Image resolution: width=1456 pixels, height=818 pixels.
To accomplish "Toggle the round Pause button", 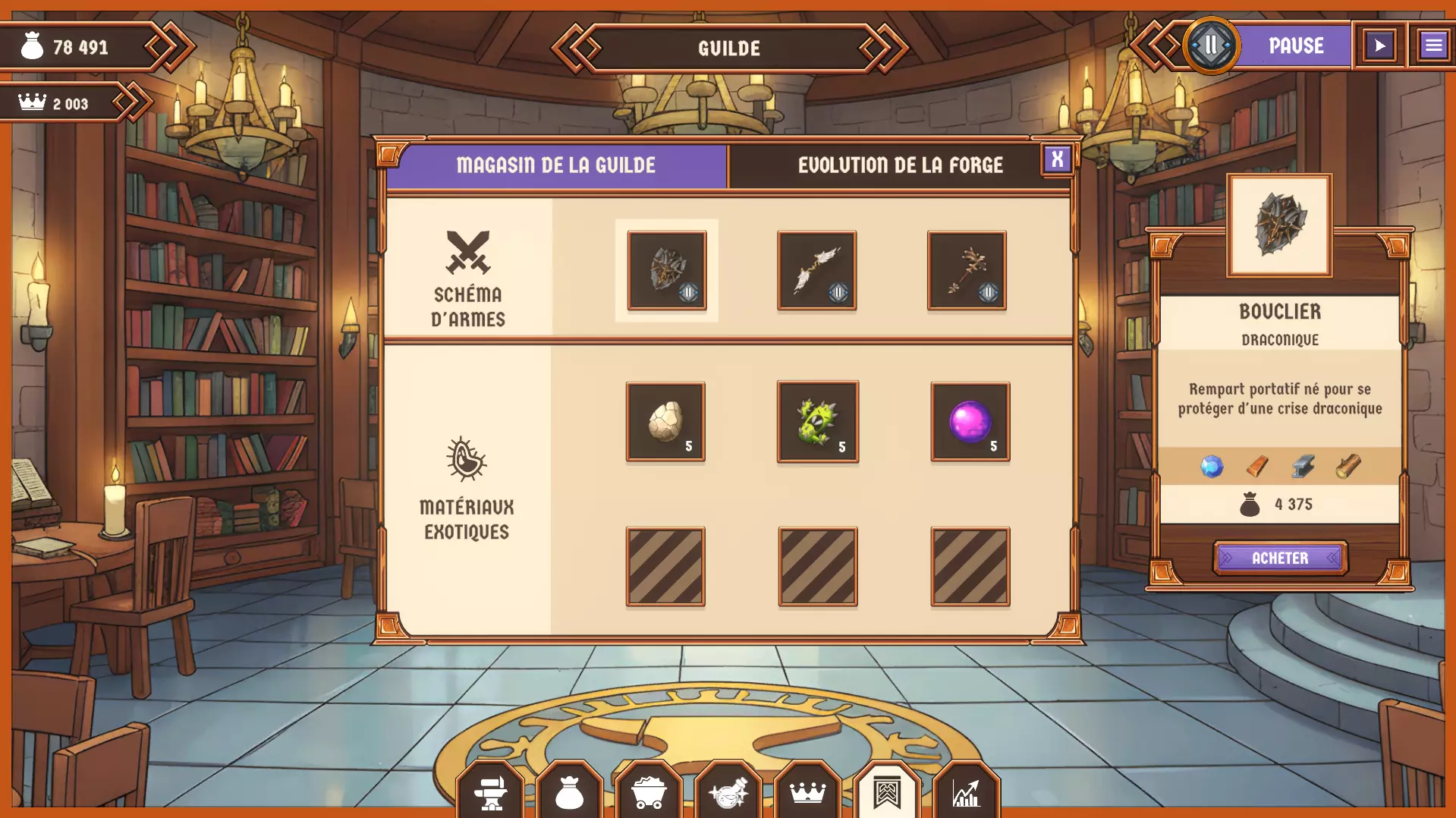I will tap(1211, 46).
